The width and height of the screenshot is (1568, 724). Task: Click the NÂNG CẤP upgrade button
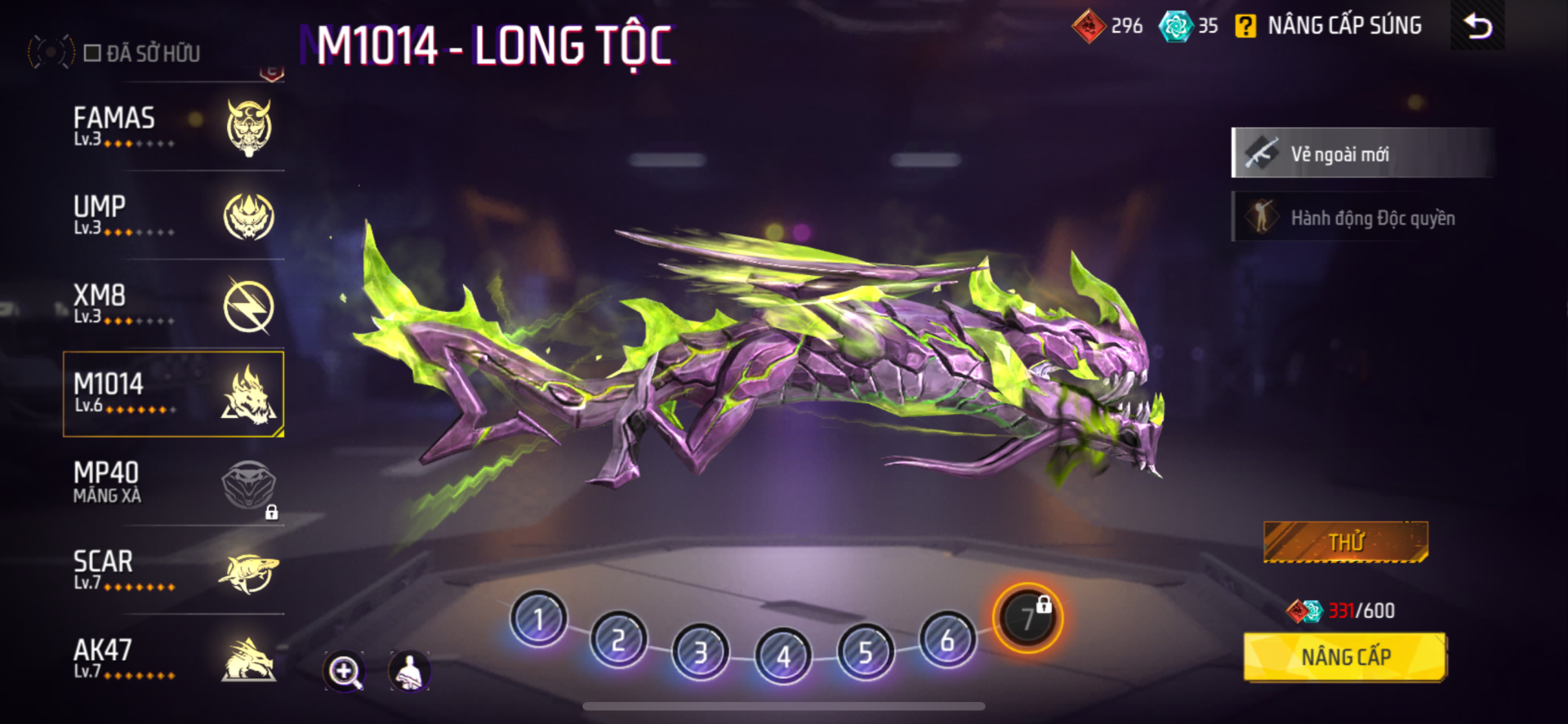point(1344,657)
